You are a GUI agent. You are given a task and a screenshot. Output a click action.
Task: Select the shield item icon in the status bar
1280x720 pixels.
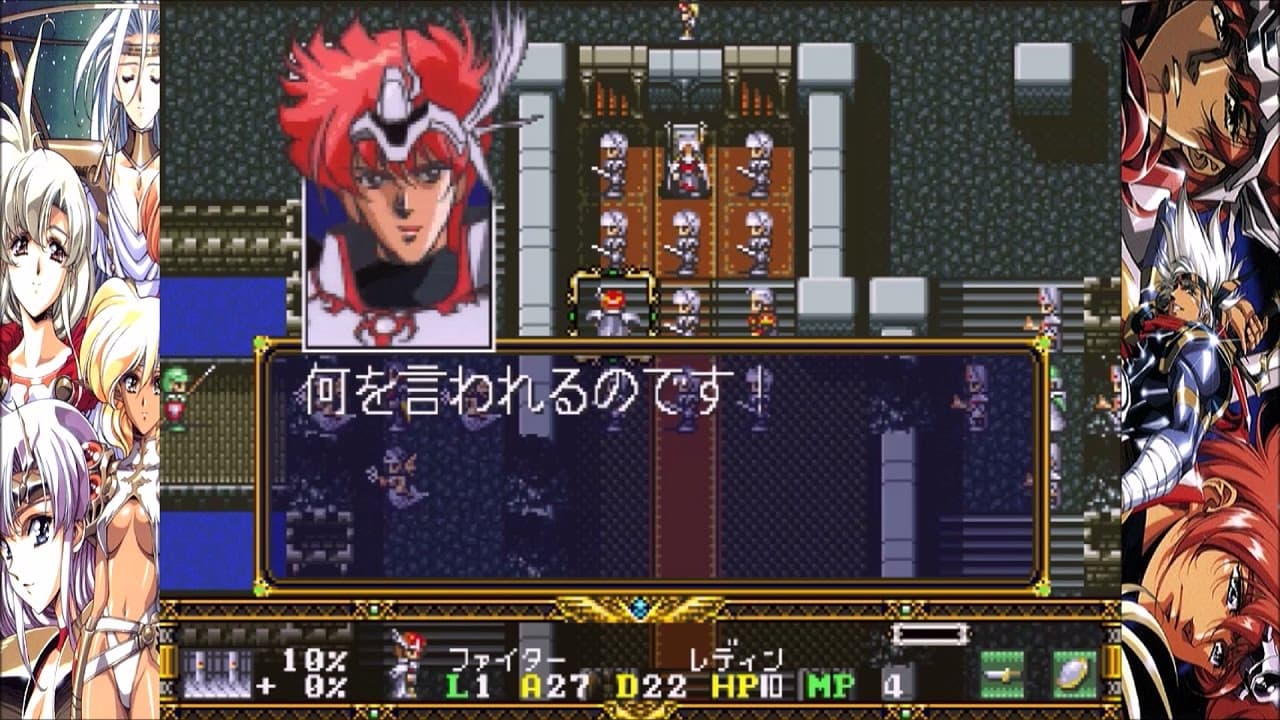pos(1072,672)
